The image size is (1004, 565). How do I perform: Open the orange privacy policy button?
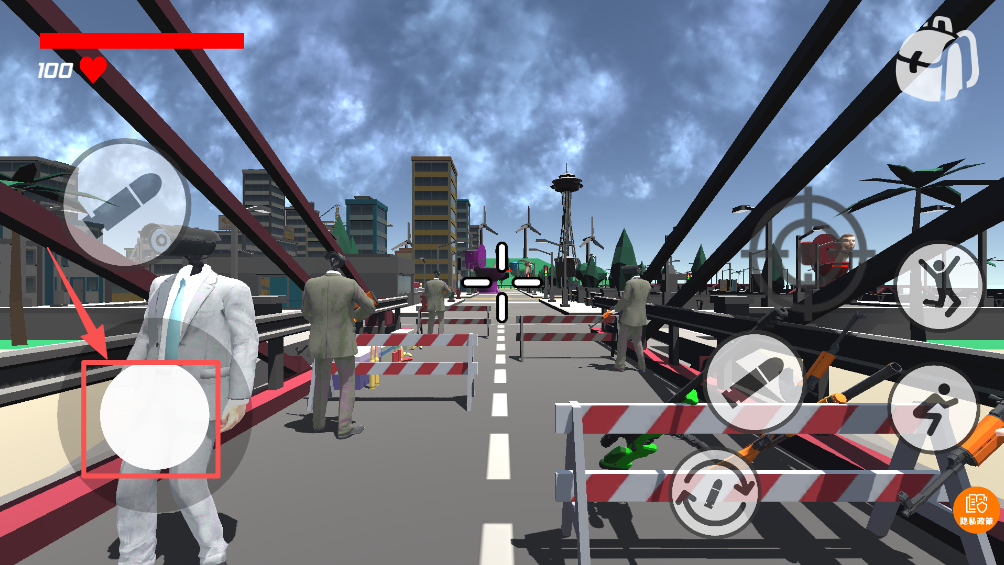pyautogui.click(x=977, y=510)
